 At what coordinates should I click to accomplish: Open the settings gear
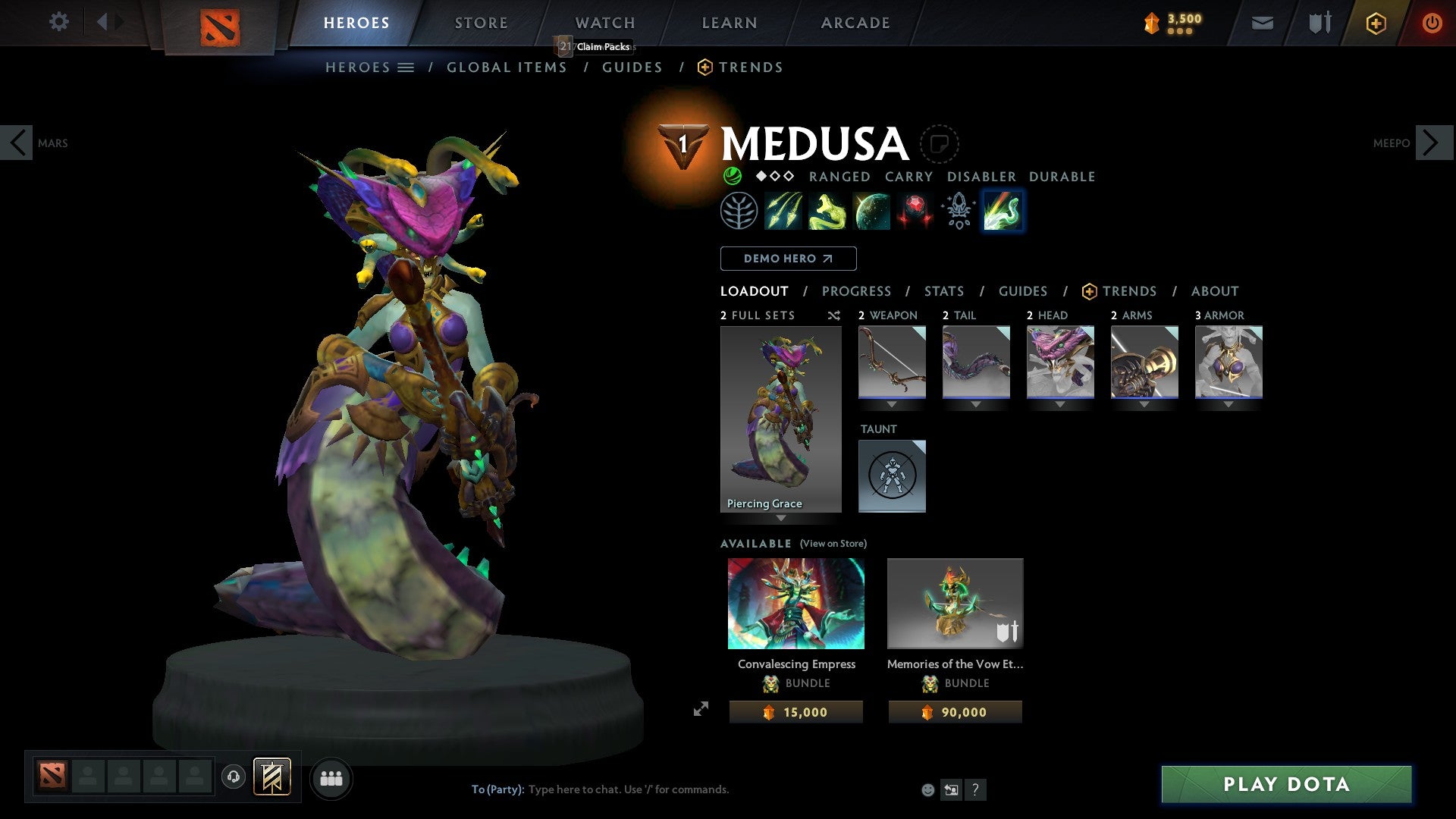pyautogui.click(x=58, y=22)
